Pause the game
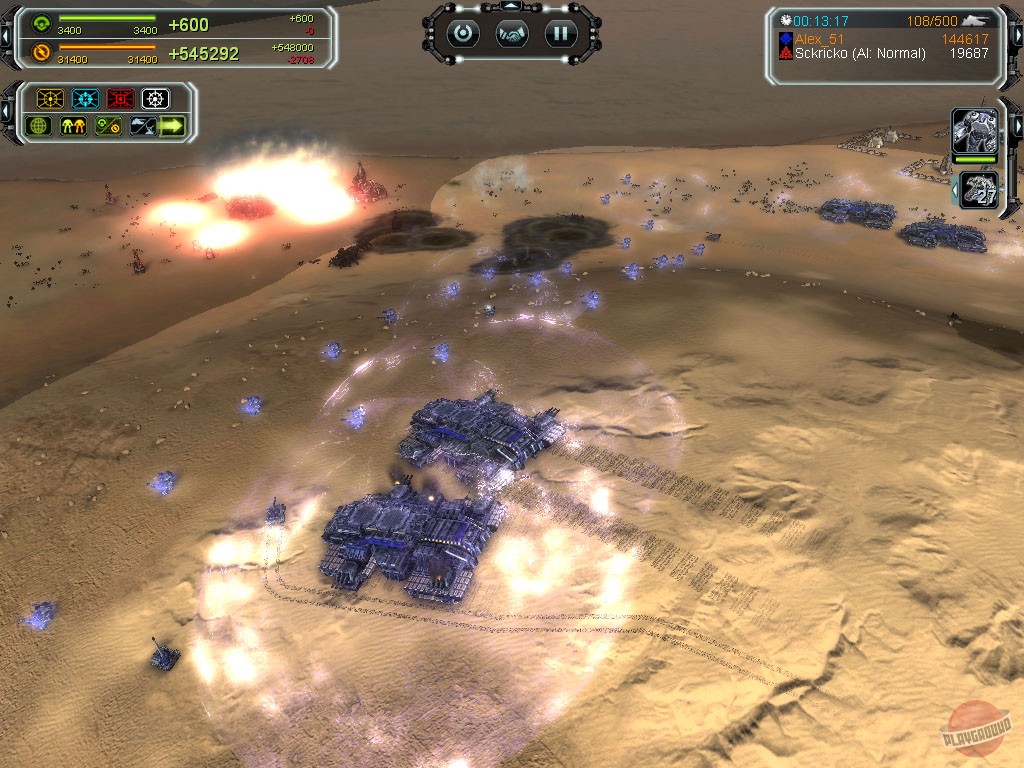The image size is (1024, 768). tap(561, 33)
